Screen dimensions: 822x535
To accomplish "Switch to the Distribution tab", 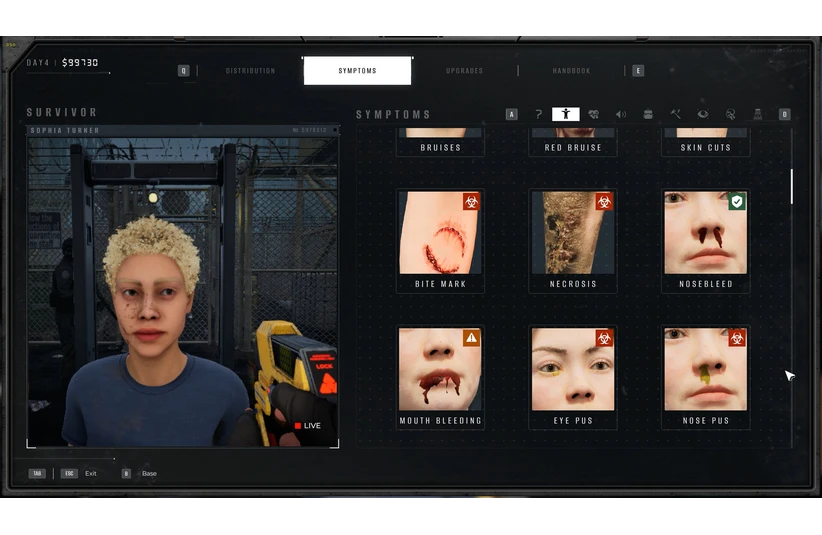I will (x=250, y=71).
